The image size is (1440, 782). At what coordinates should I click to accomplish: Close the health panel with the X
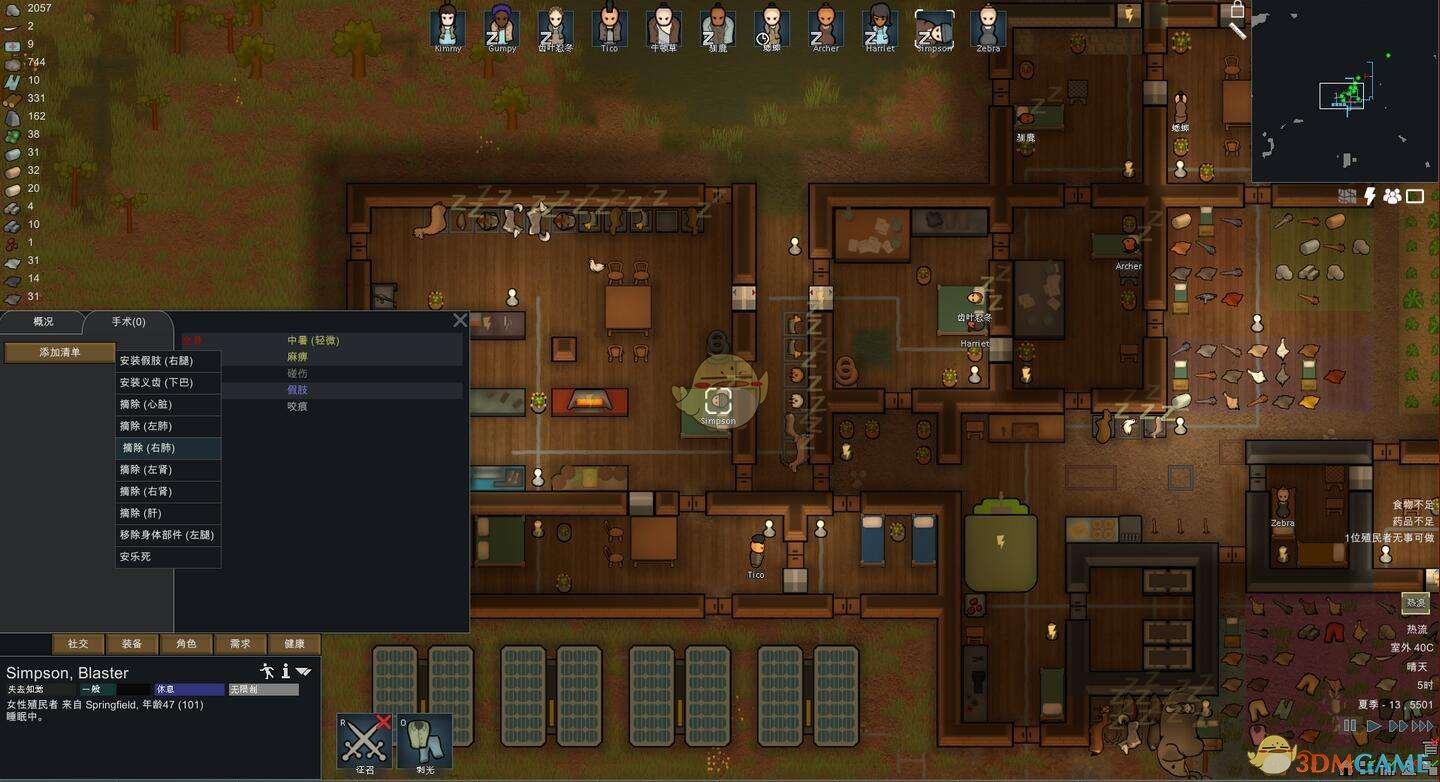pyautogui.click(x=460, y=320)
